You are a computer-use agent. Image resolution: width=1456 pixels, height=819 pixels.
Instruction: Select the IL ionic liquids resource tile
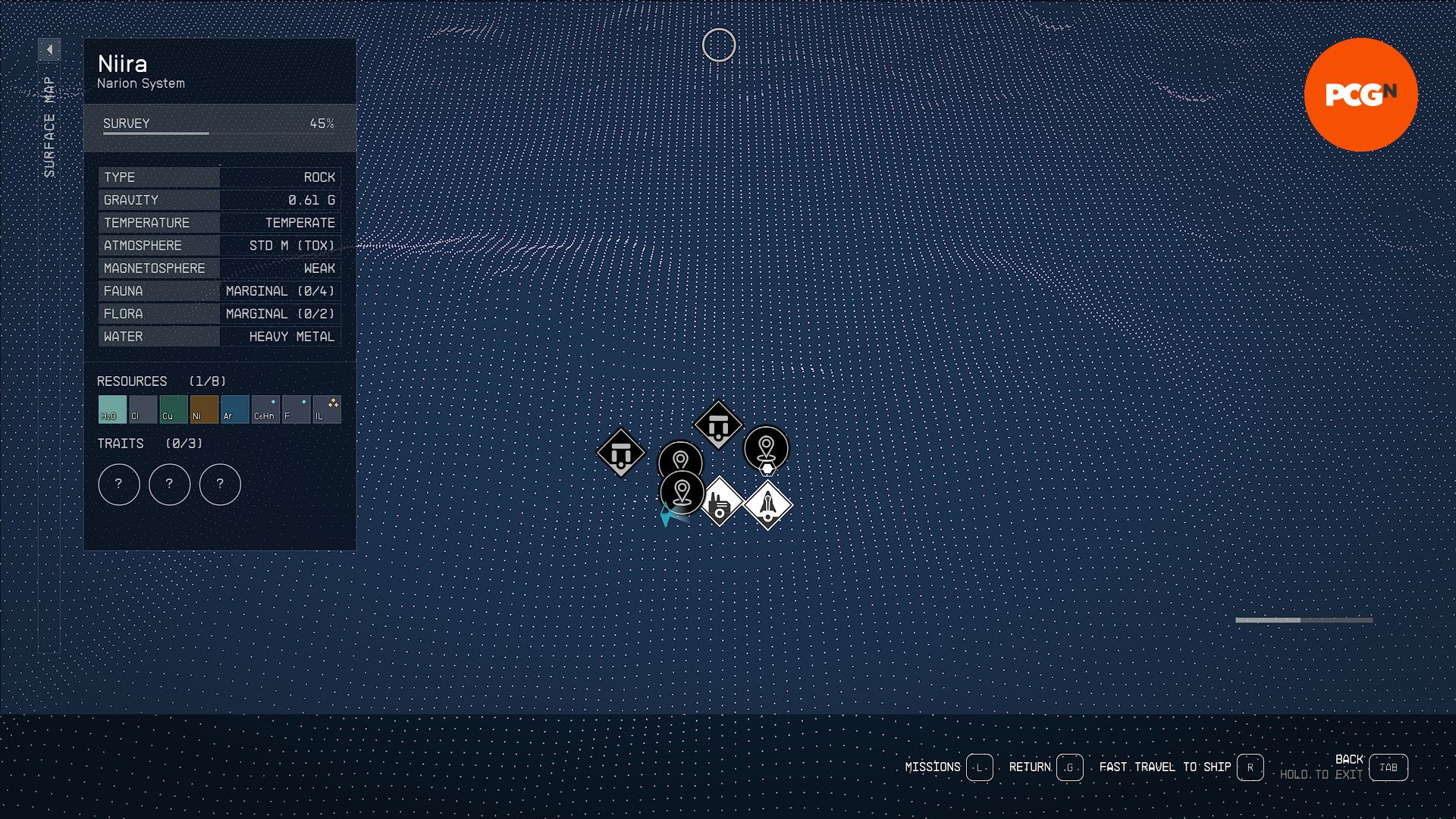coord(327,409)
